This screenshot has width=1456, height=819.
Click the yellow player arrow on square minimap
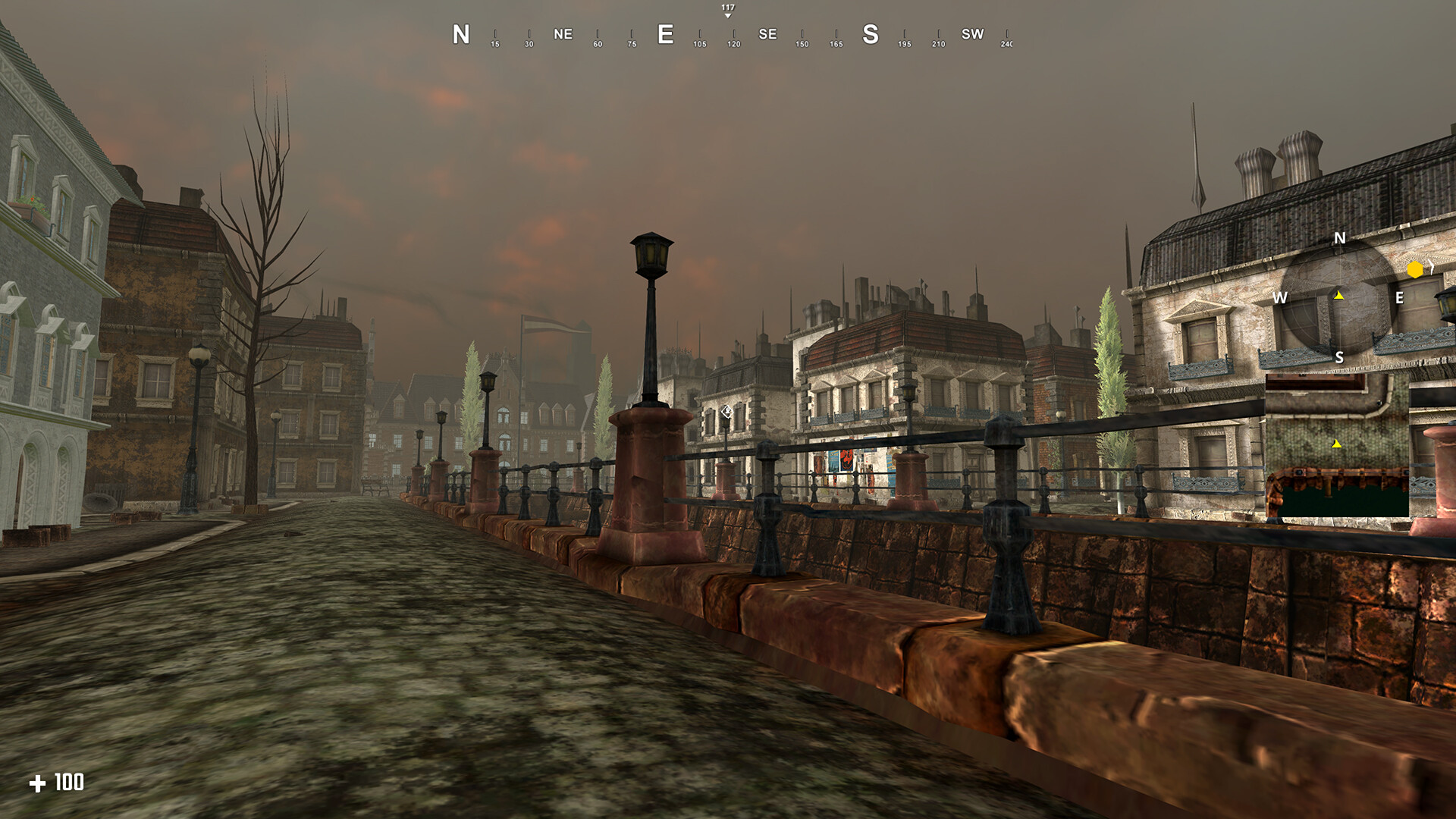[x=1337, y=445]
